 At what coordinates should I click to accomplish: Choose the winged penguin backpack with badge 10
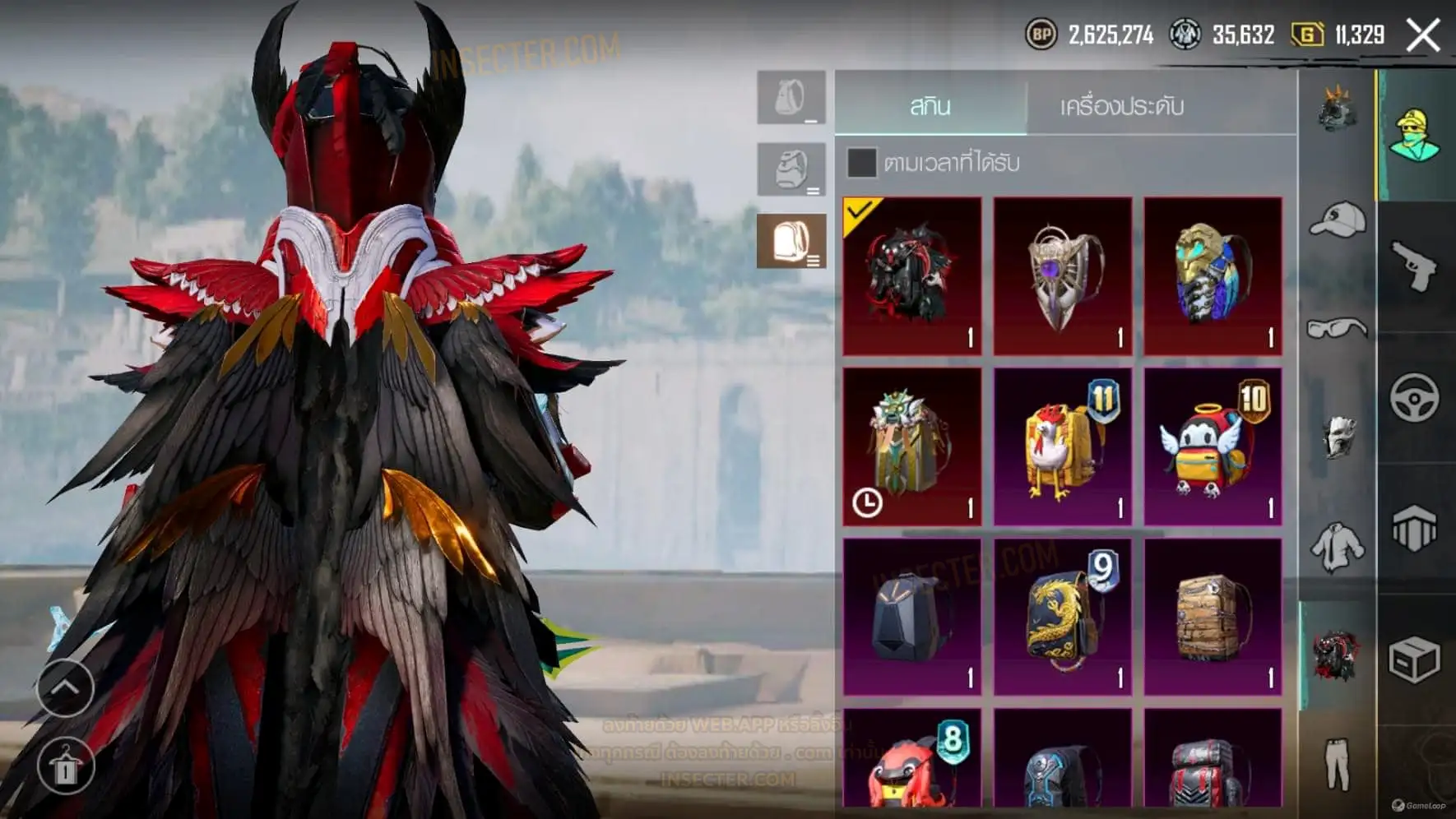pos(1213,446)
